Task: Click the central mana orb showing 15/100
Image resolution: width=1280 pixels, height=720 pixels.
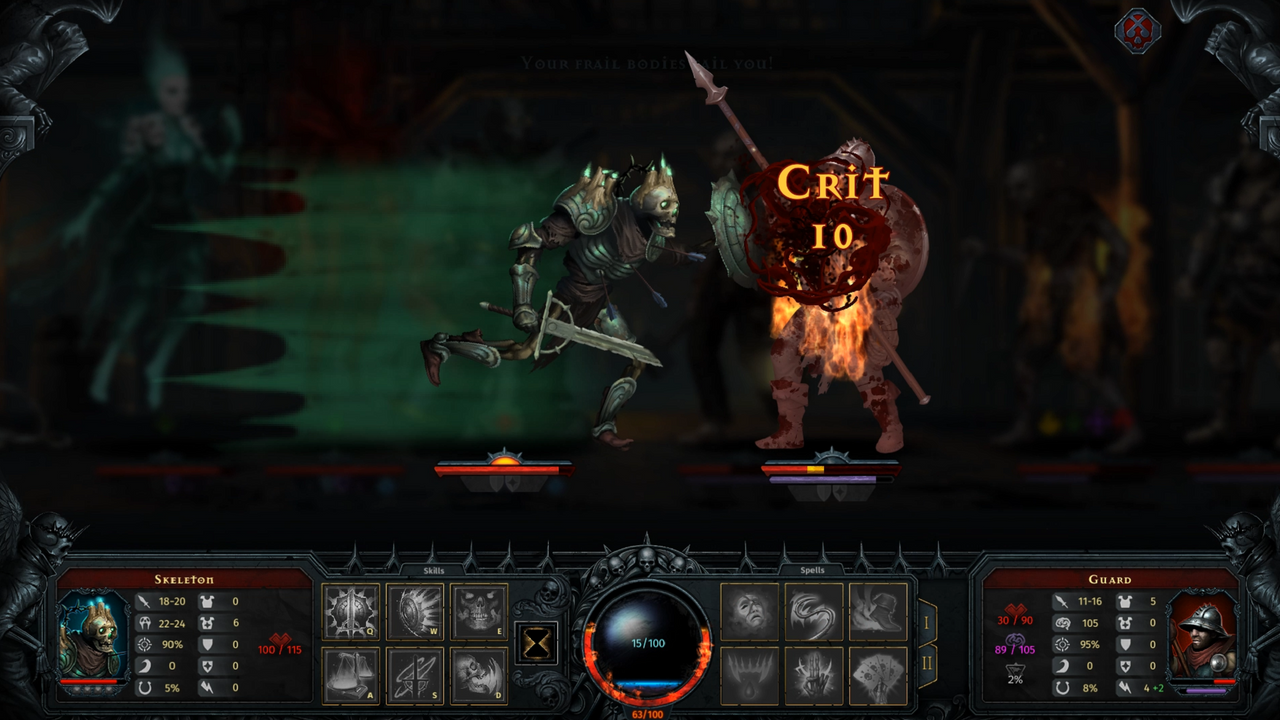Action: (648, 643)
